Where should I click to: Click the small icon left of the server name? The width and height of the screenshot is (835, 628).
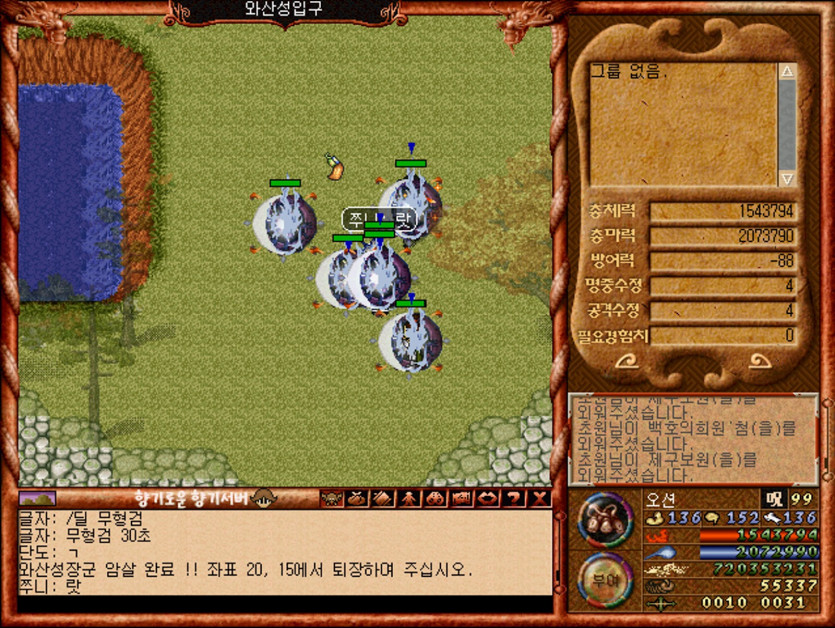[x=37, y=498]
